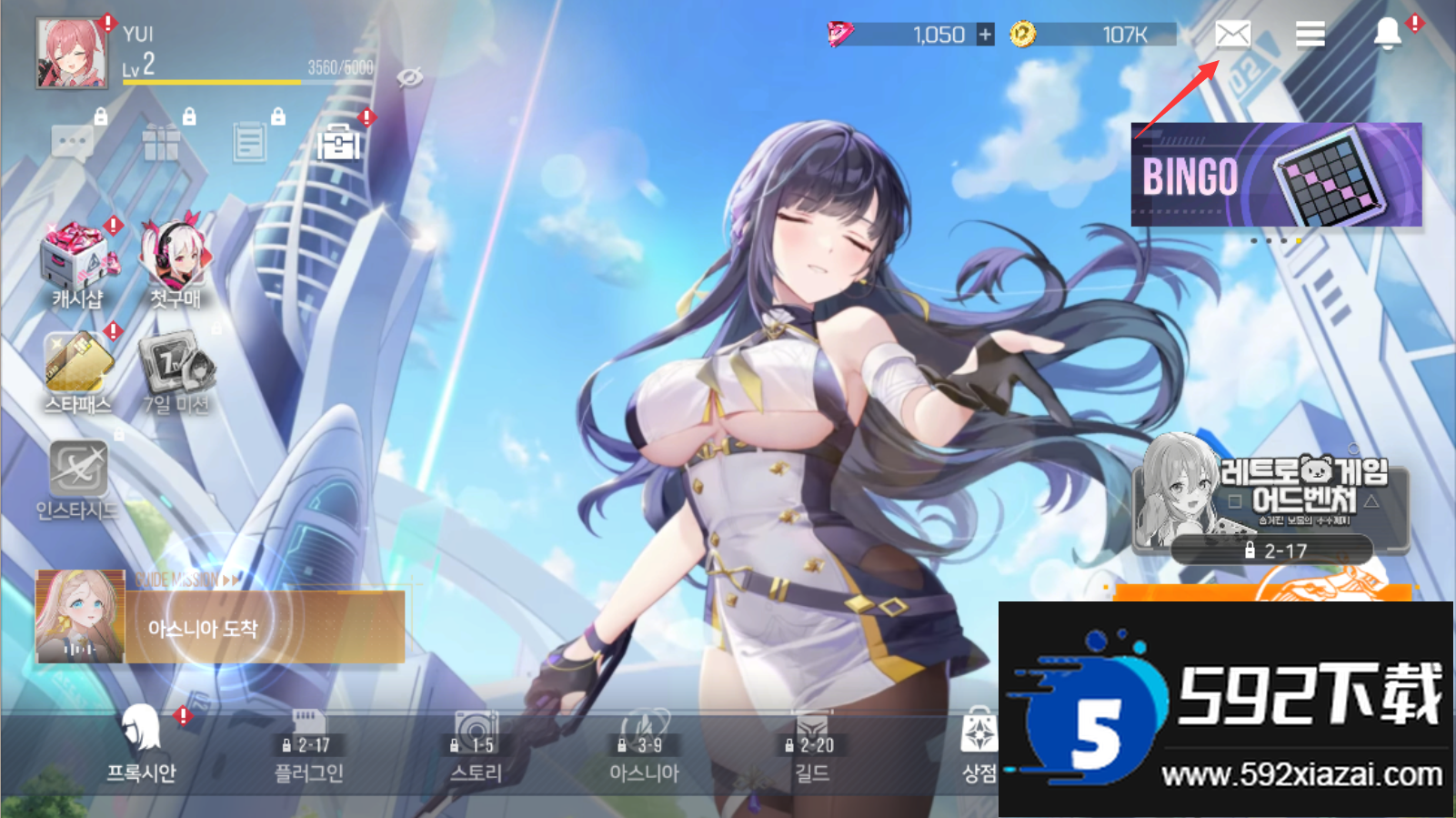
Task: Open the 7일 미션 seven-day mission
Action: point(176,373)
